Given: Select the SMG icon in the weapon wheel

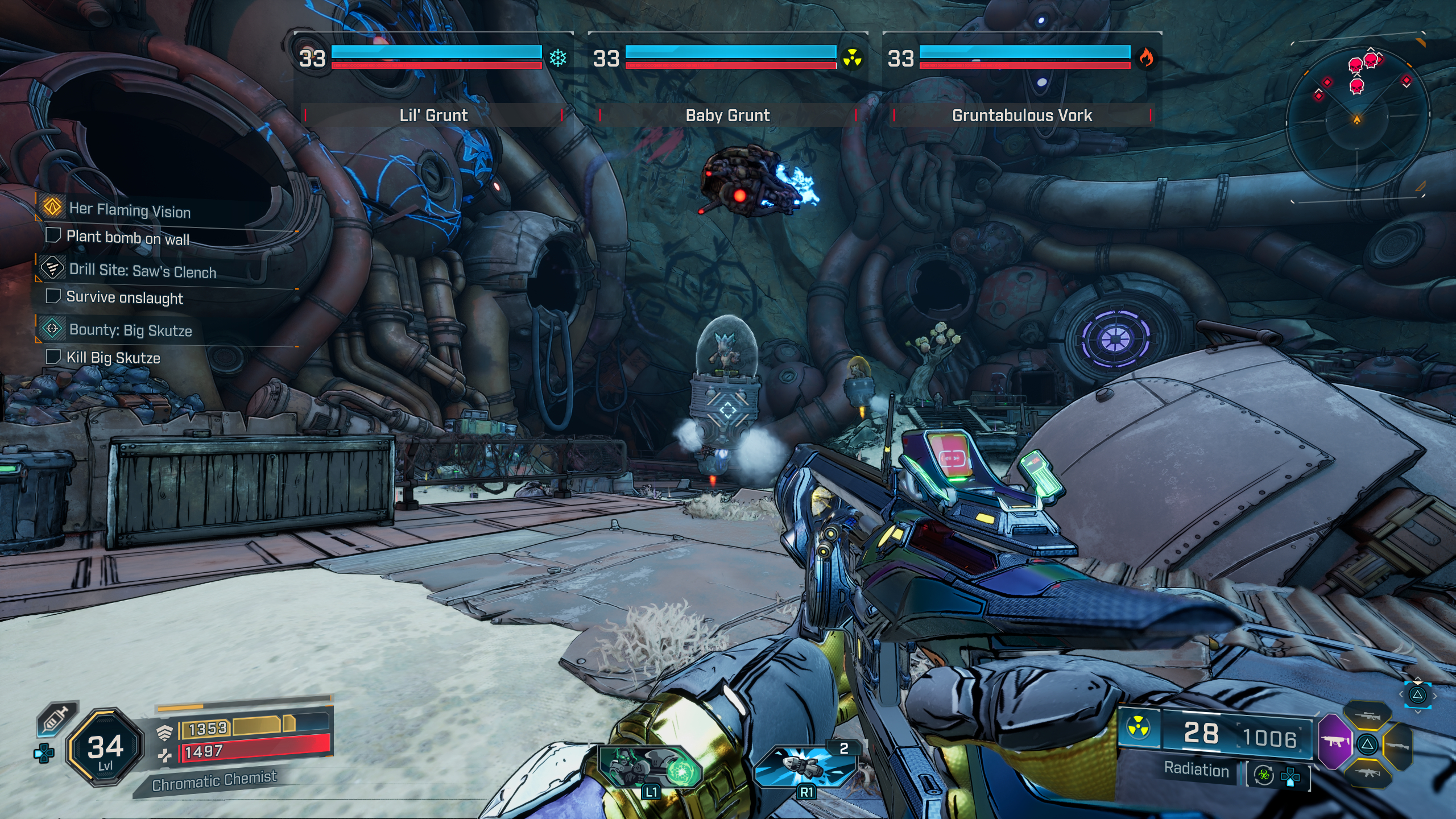Looking at the screenshot, I should point(1337,743).
